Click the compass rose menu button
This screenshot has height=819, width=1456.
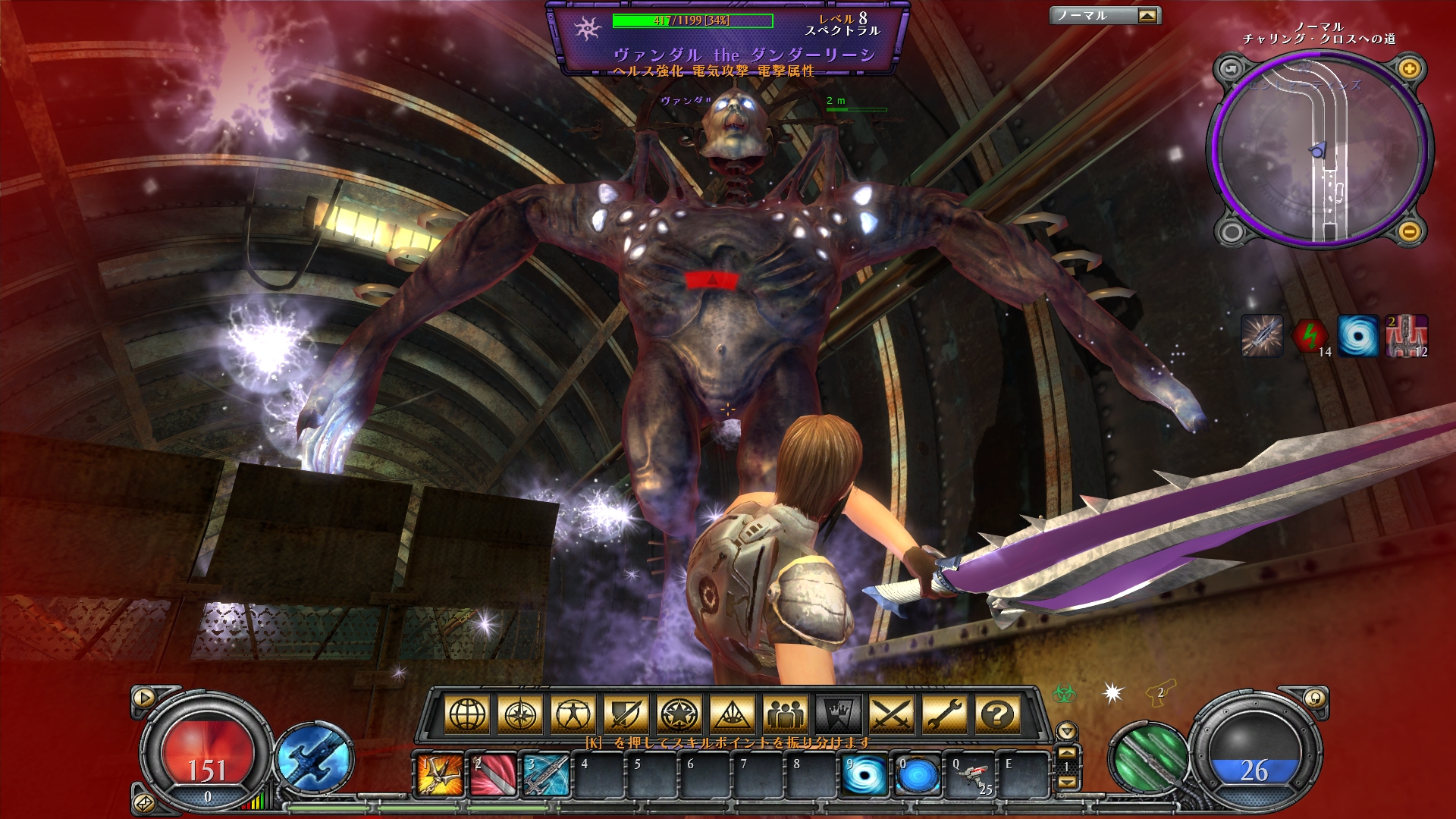(520, 714)
